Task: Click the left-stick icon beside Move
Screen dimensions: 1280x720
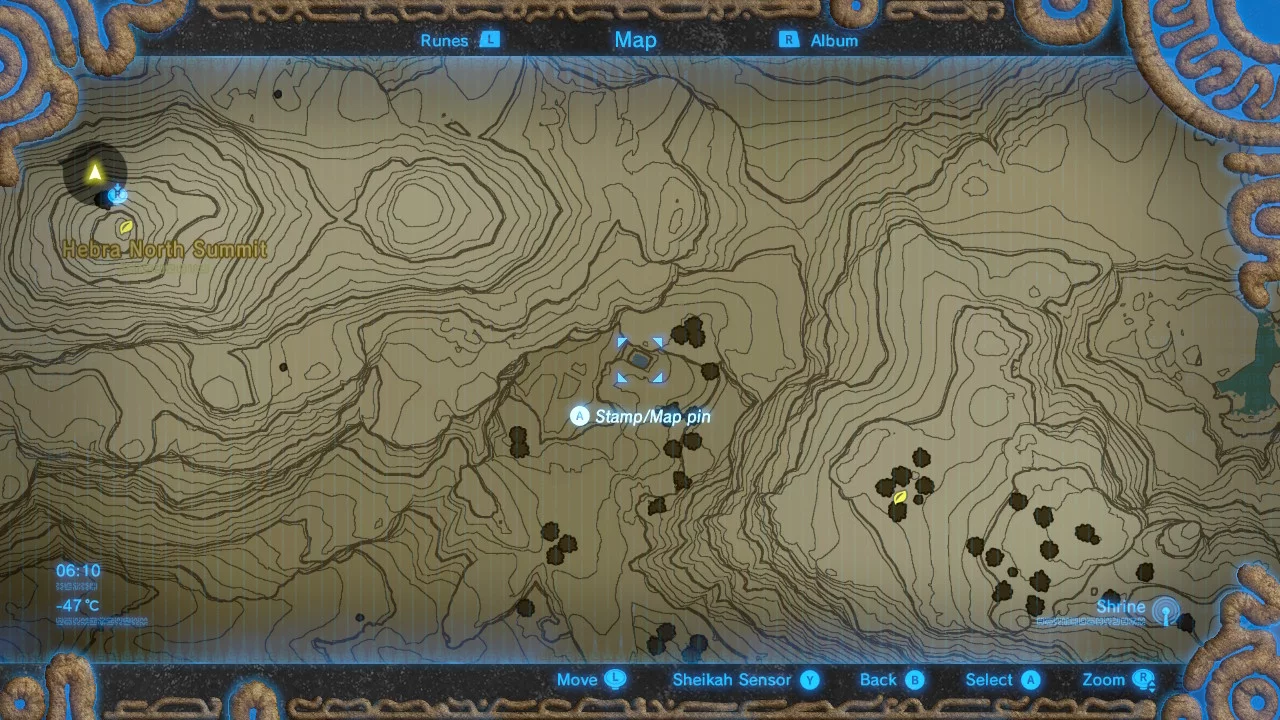Action: point(616,679)
